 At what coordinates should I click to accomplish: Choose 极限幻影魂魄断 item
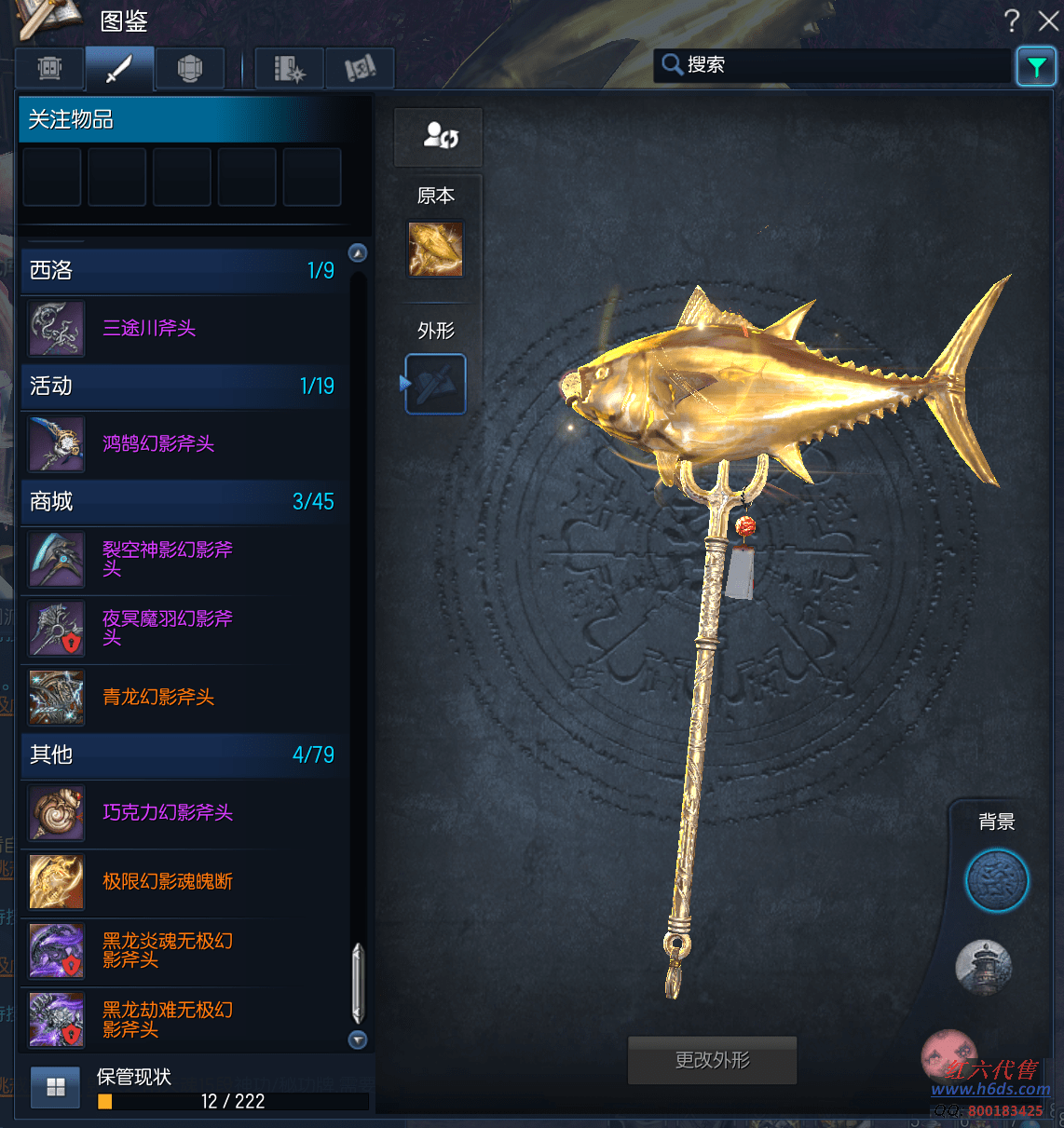[168, 881]
